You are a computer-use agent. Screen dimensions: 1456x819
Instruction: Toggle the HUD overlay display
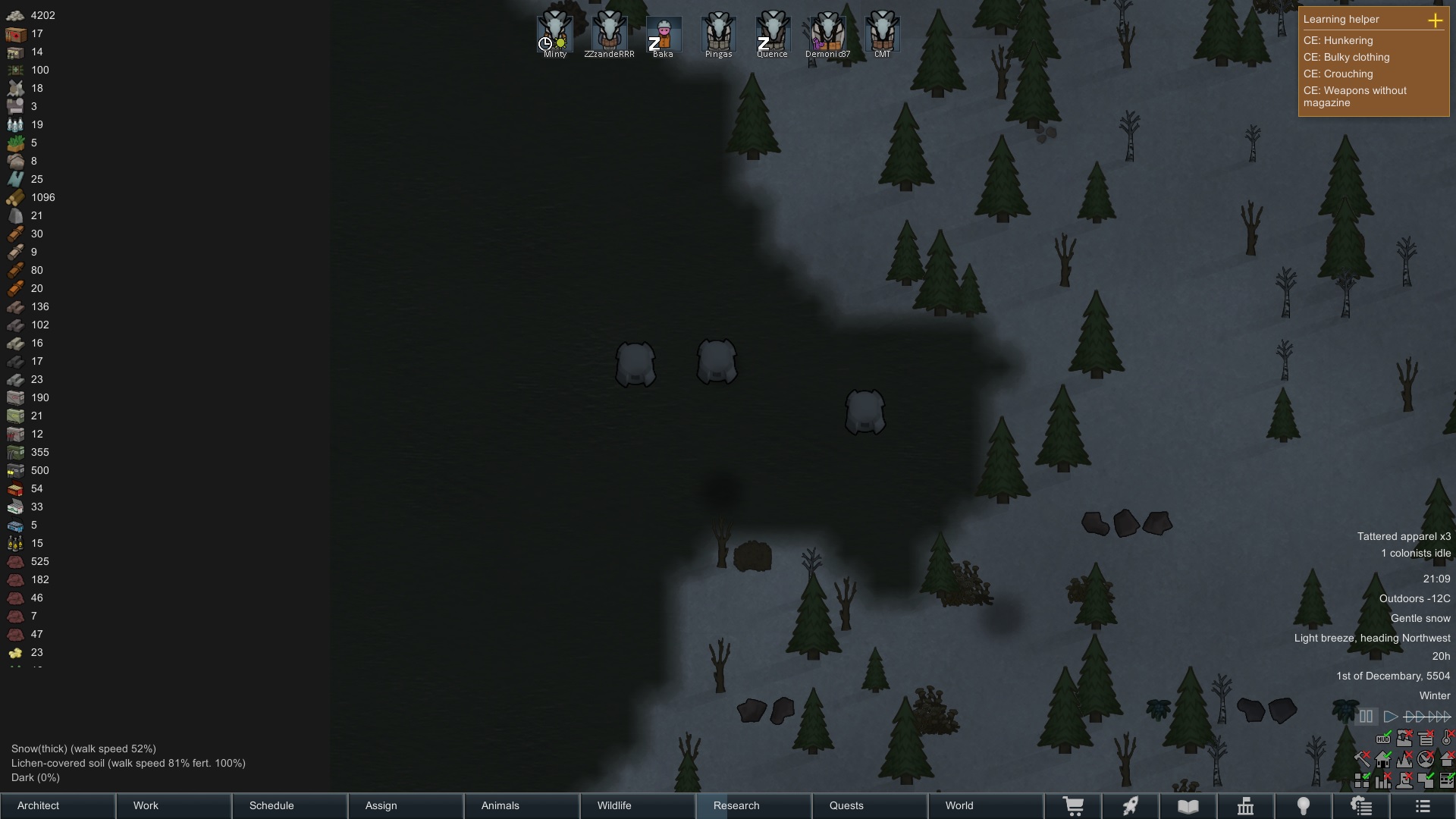pyautogui.click(x=1383, y=739)
